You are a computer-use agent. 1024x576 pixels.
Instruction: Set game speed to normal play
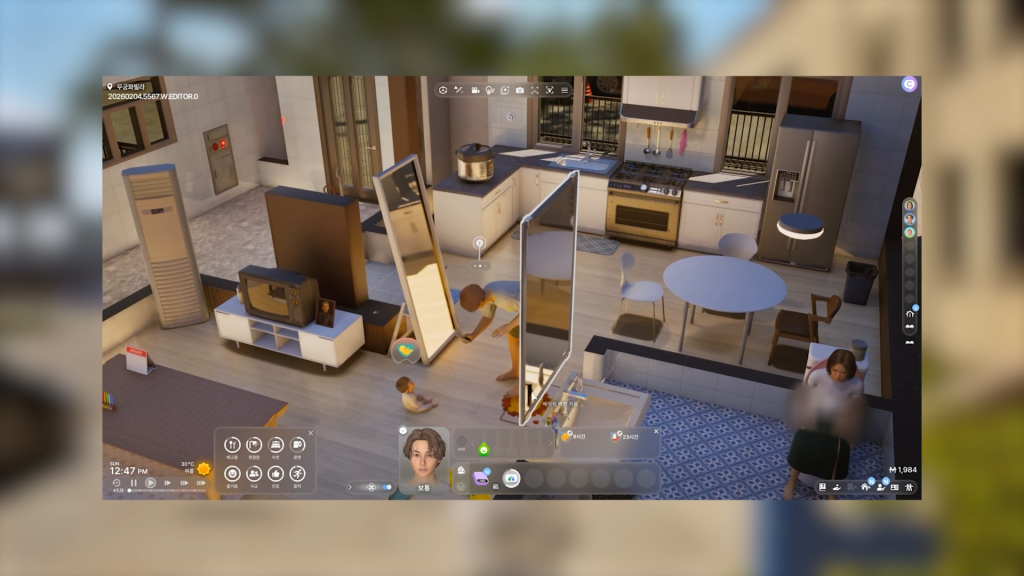[150, 483]
